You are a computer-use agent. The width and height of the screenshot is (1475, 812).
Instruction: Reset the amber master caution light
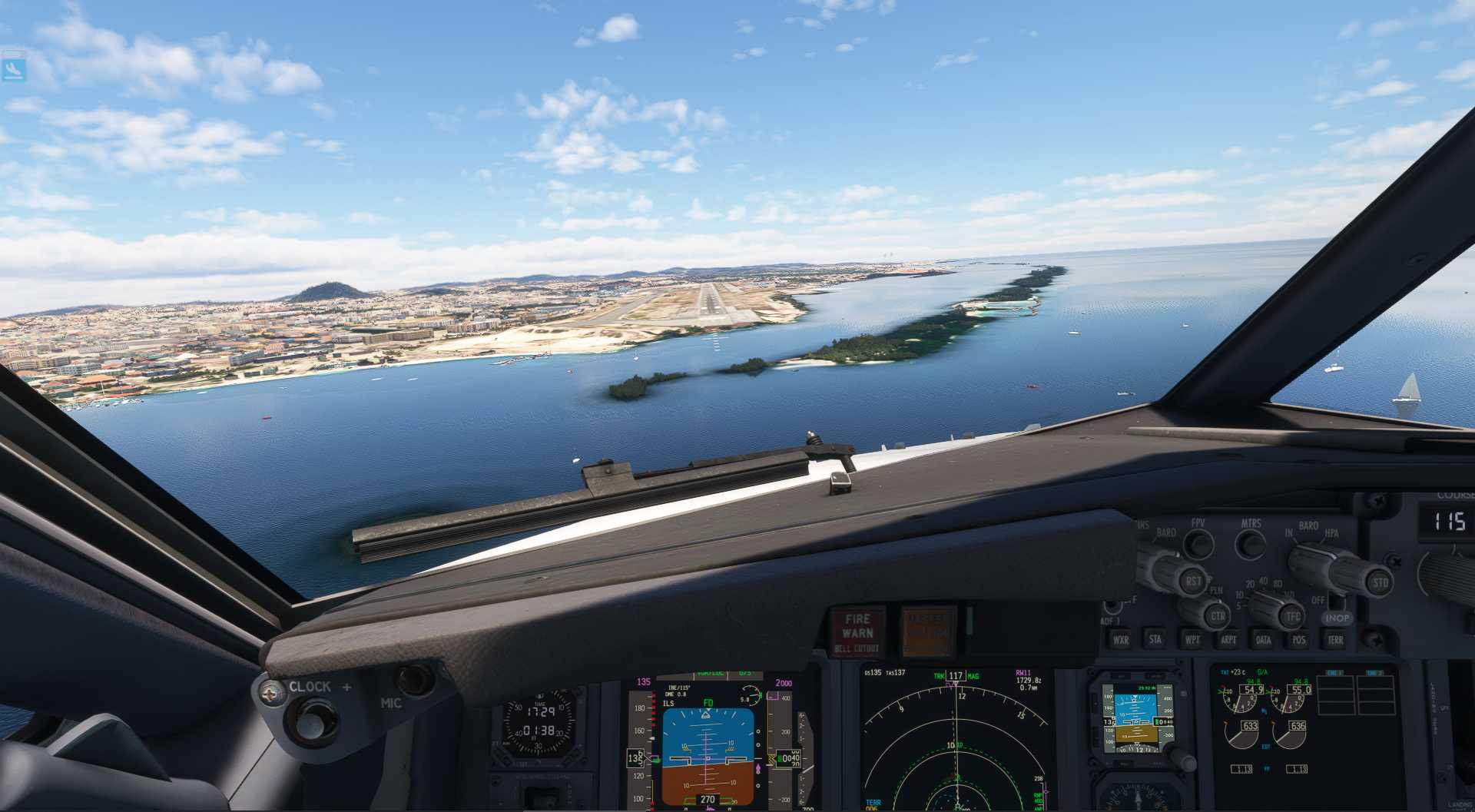click(x=928, y=631)
